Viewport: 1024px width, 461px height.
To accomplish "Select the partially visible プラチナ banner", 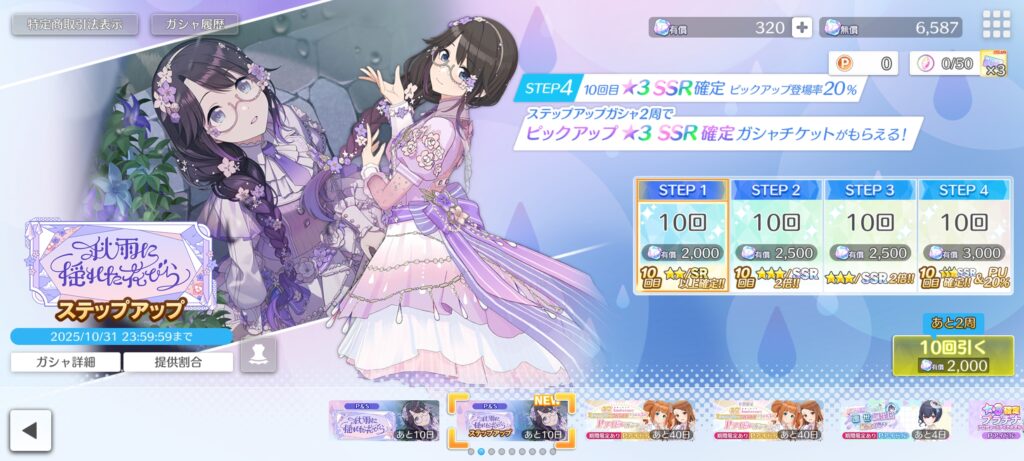I will [994, 420].
